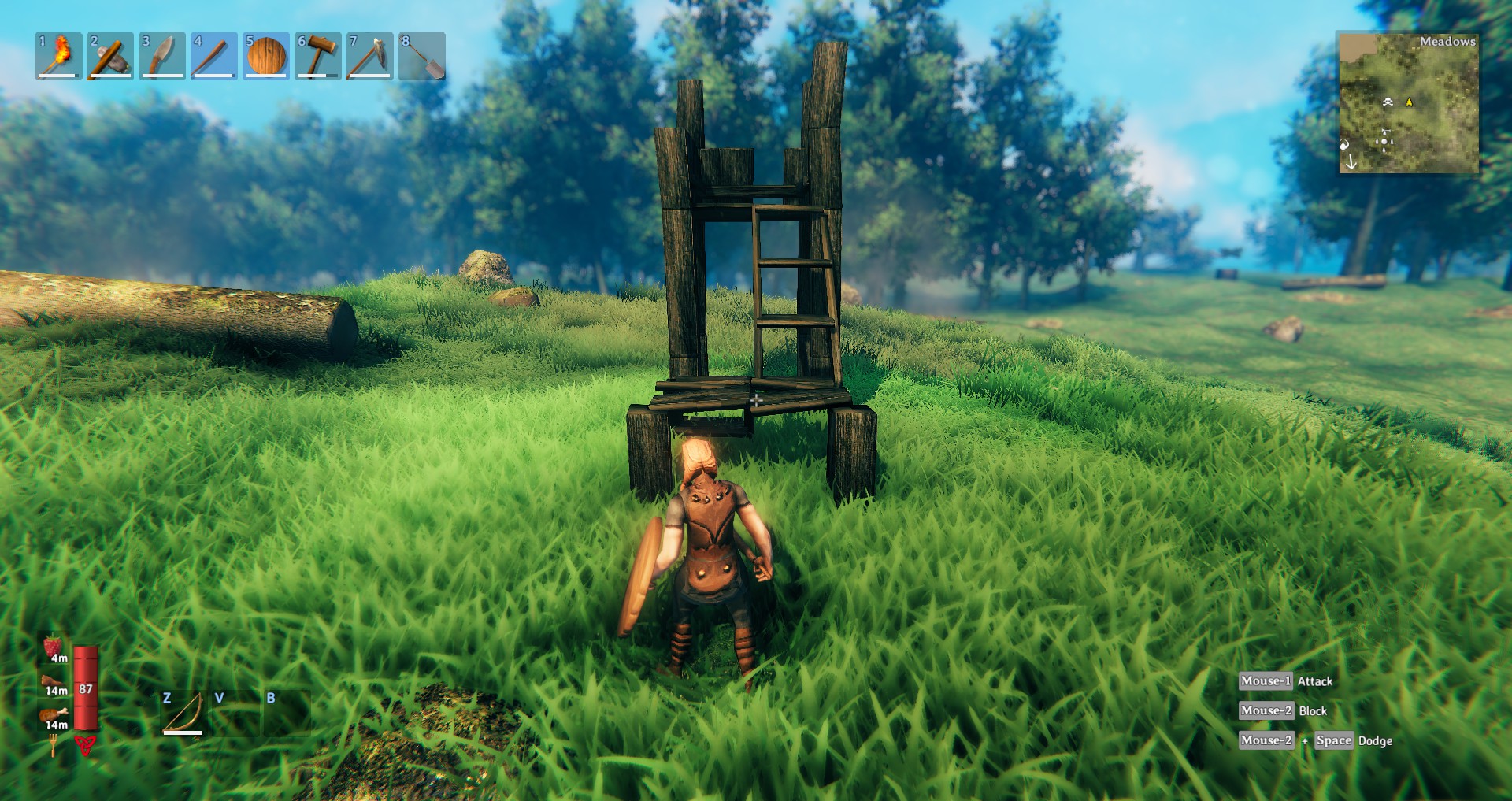Choose the shovel-like tool in slot 8
1512x801 pixels.
tap(422, 56)
